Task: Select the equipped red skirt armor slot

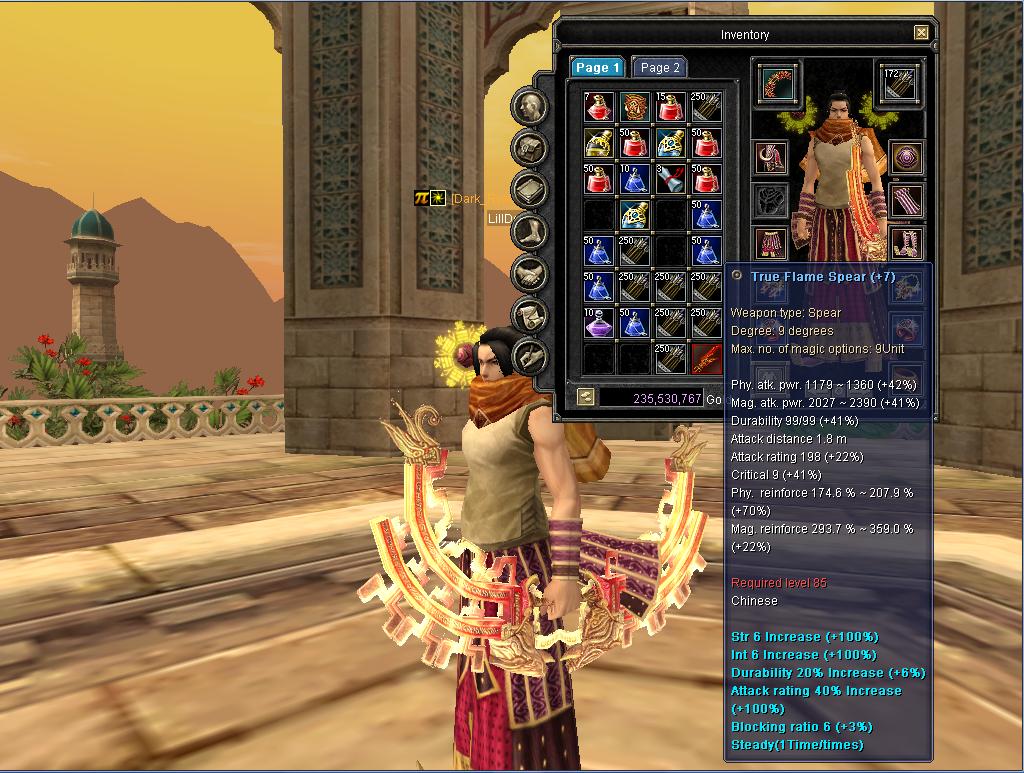Action: [x=770, y=242]
